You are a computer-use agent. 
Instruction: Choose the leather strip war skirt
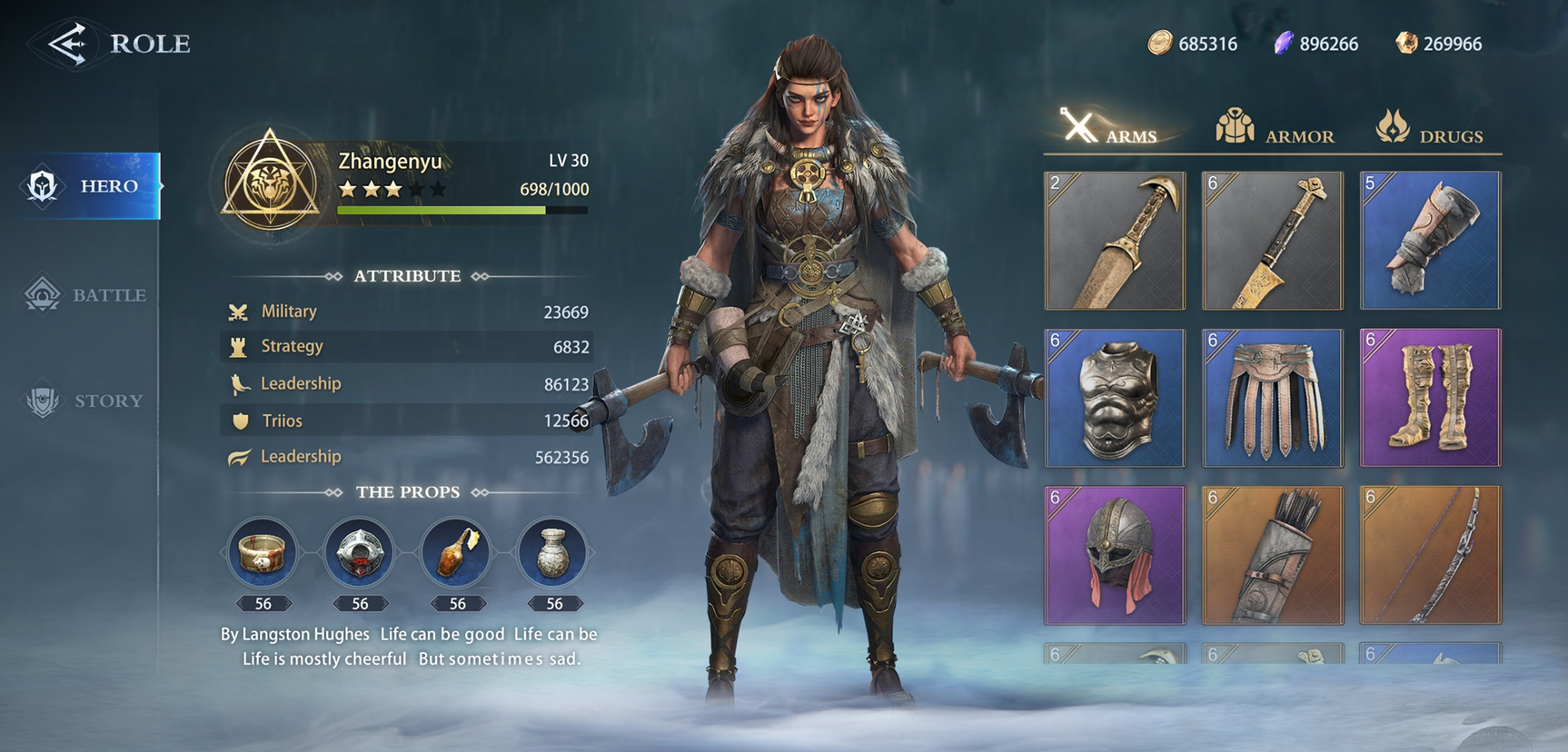(1272, 398)
